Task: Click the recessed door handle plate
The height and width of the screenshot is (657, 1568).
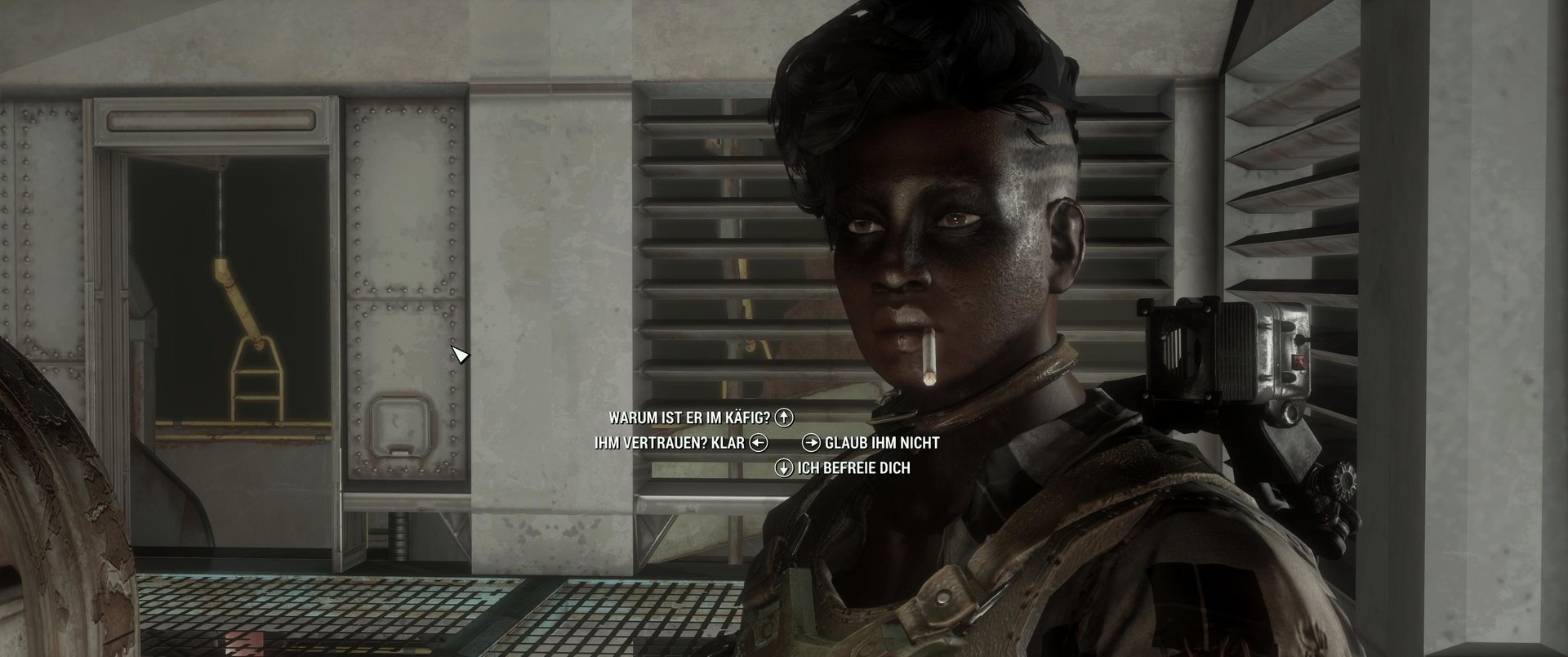Action: (x=402, y=425)
